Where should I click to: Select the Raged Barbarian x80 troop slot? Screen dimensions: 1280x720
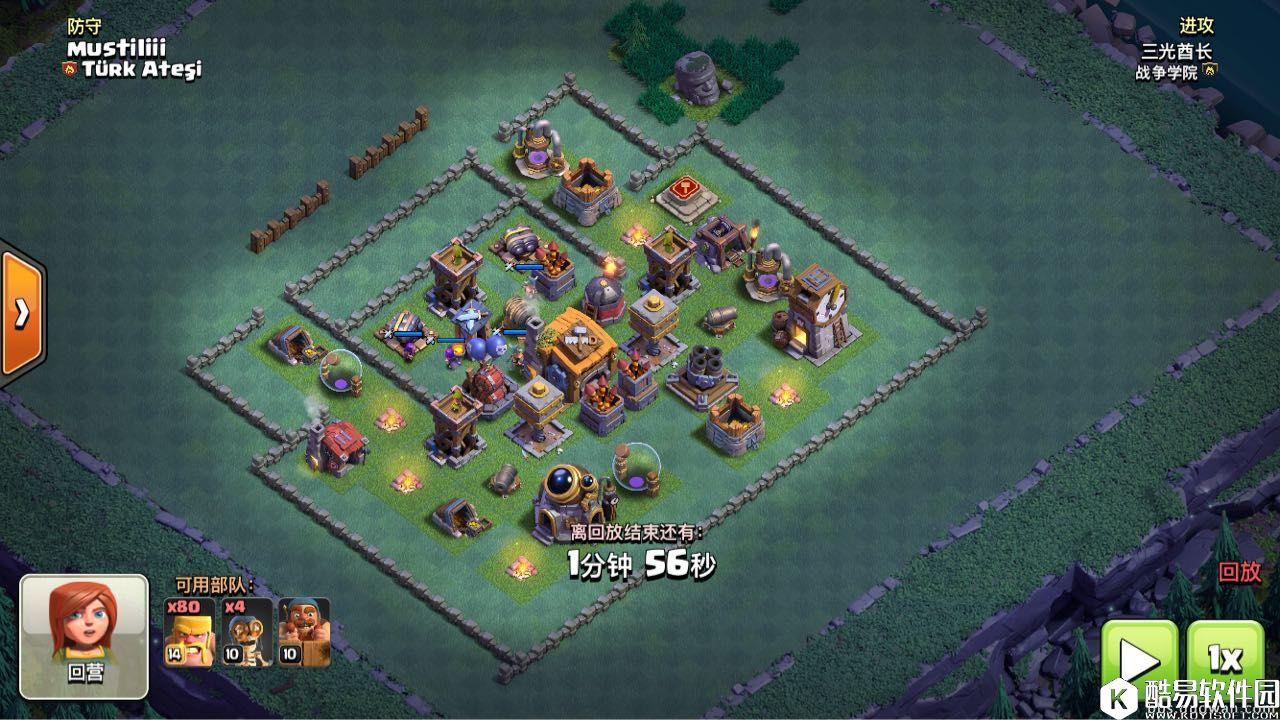(x=189, y=632)
